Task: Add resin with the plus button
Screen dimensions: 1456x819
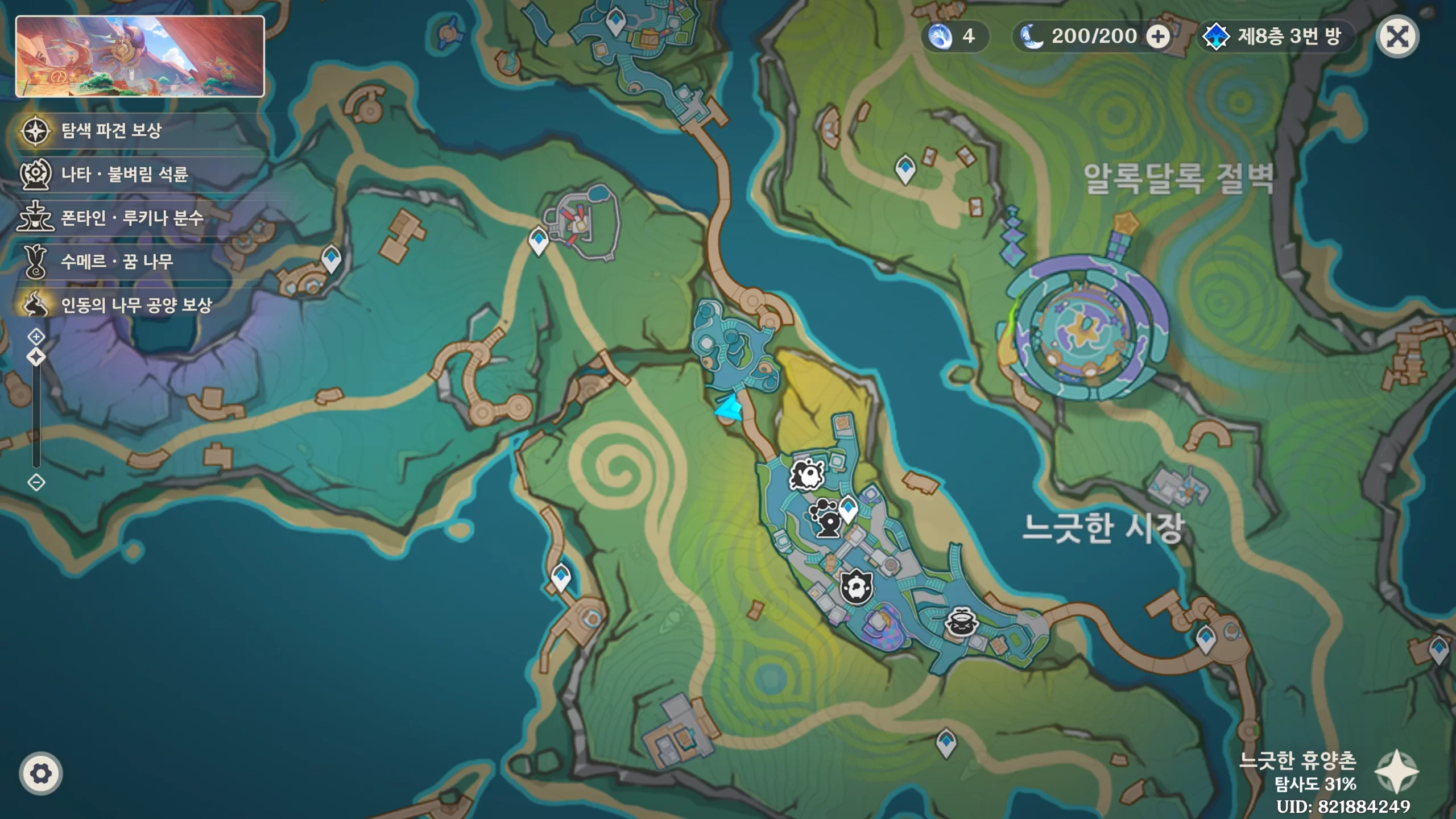Action: pos(1157,38)
